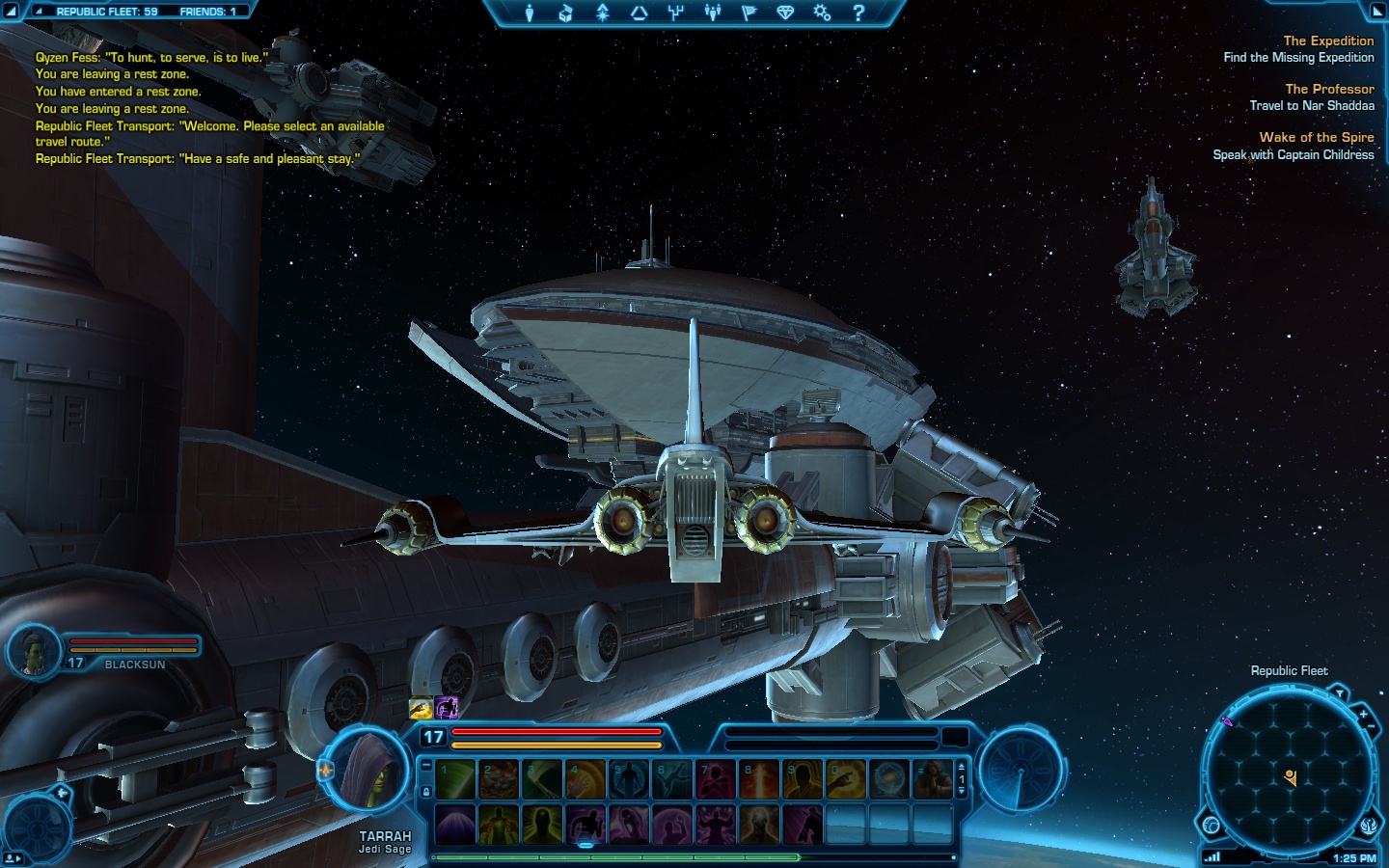Open the flag icon in top menu
The height and width of the screenshot is (868, 1389).
[749, 13]
